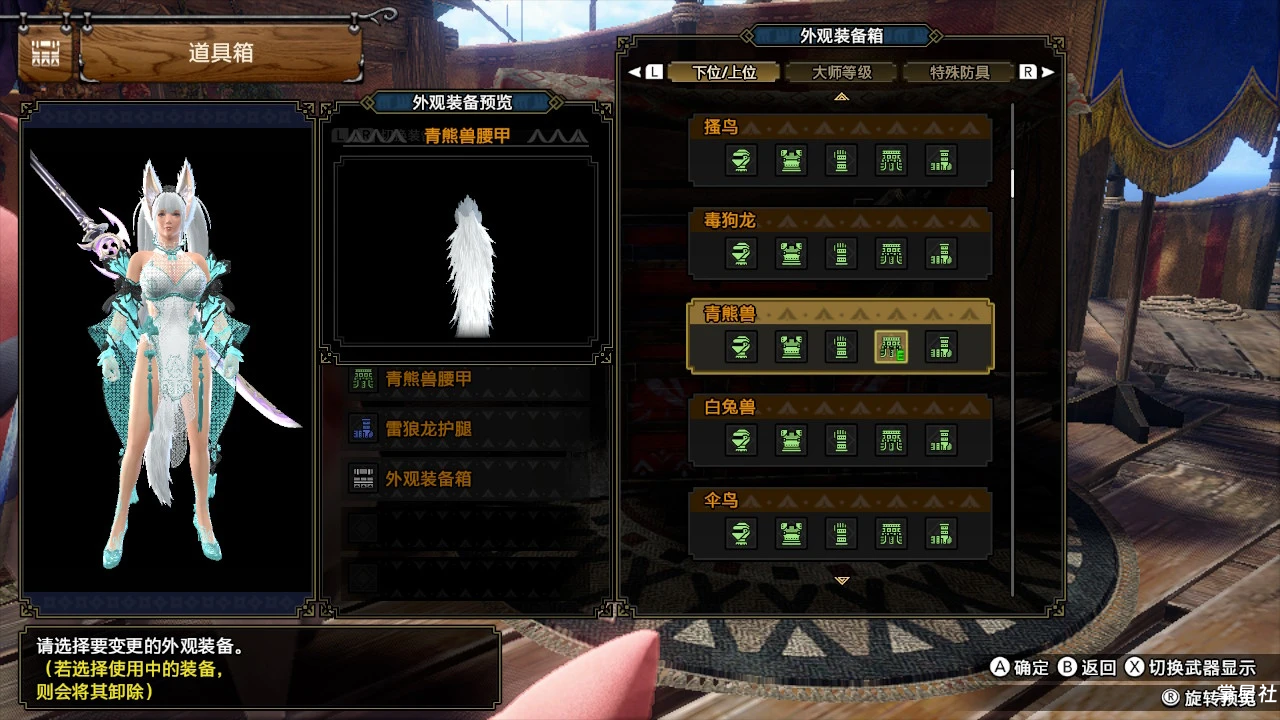1280x720 pixels.
Task: Click the up arrow above the armor list
Action: [x=842, y=97]
